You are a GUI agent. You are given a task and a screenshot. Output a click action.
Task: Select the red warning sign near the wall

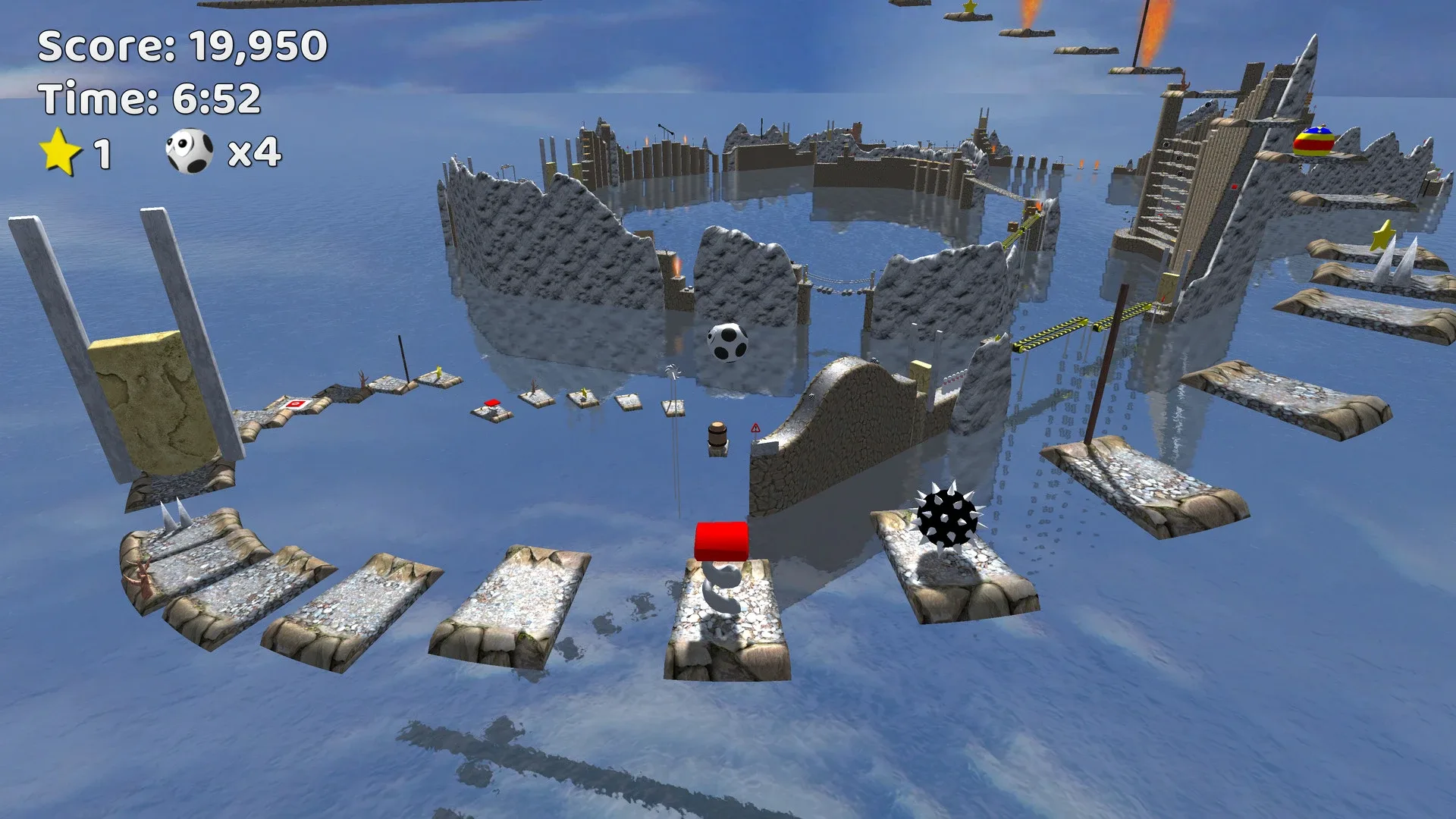(x=757, y=426)
